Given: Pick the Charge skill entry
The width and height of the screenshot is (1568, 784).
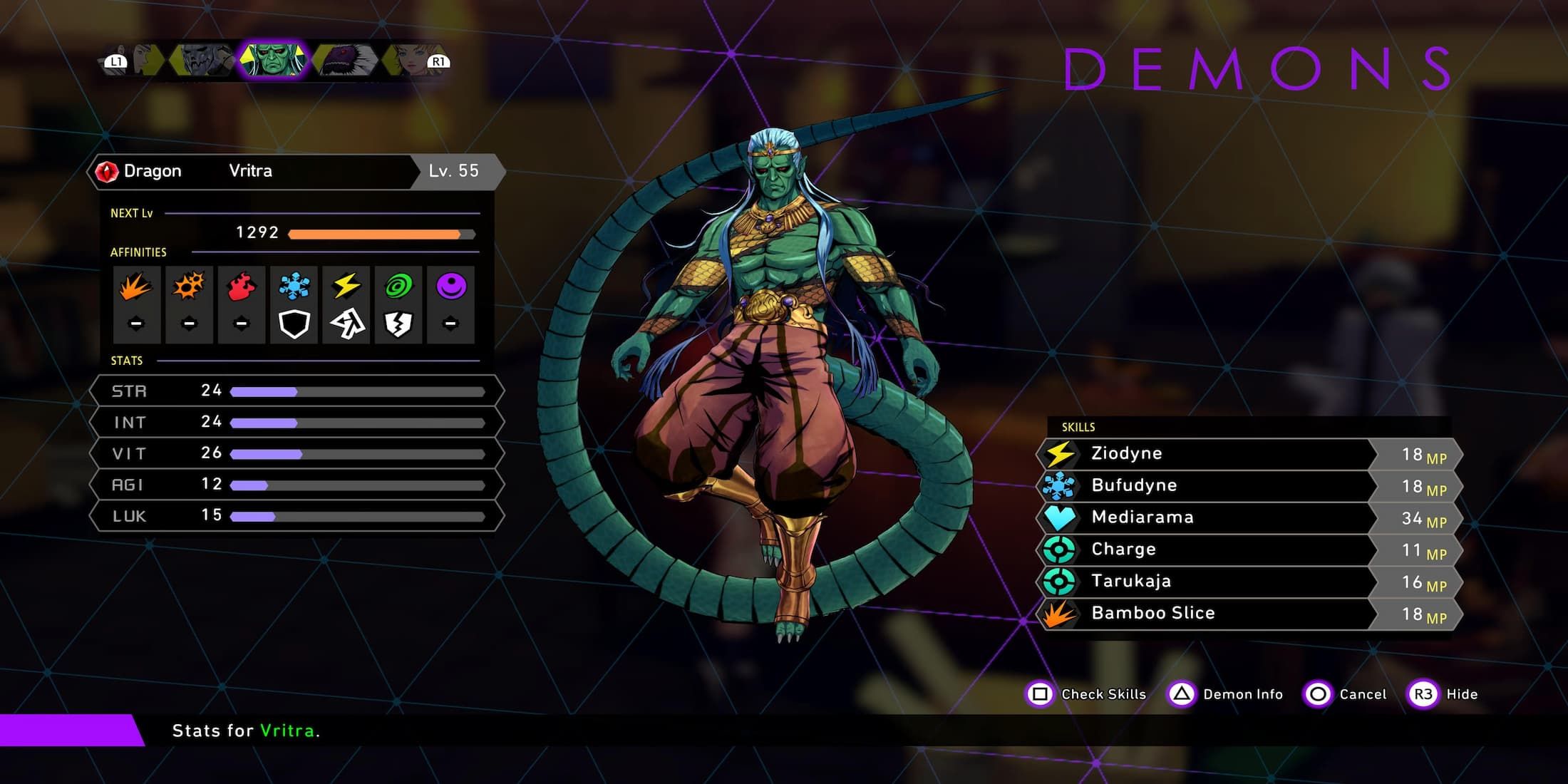Looking at the screenshot, I should click(1205, 550).
